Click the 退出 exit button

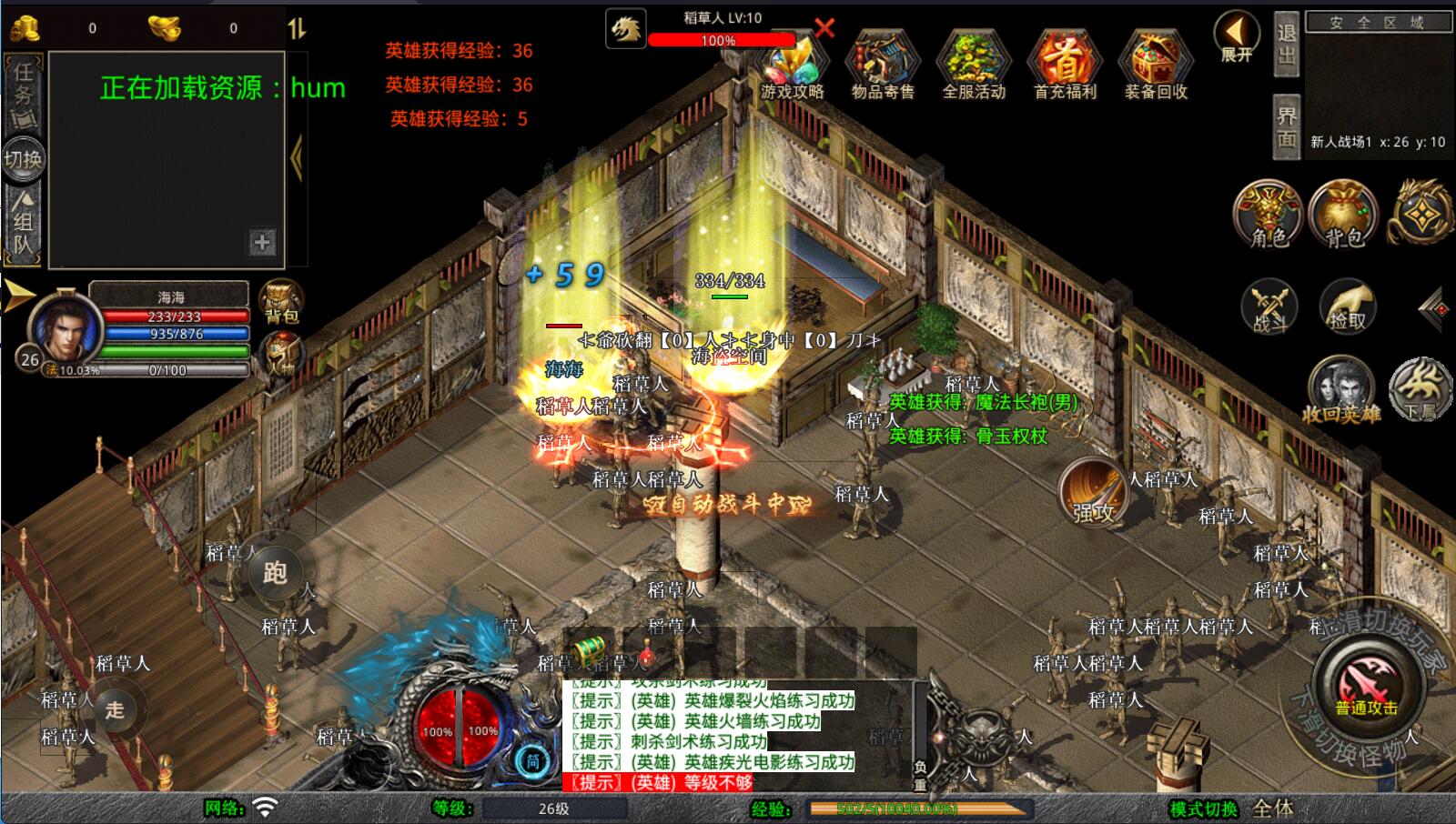pyautogui.click(x=1286, y=44)
